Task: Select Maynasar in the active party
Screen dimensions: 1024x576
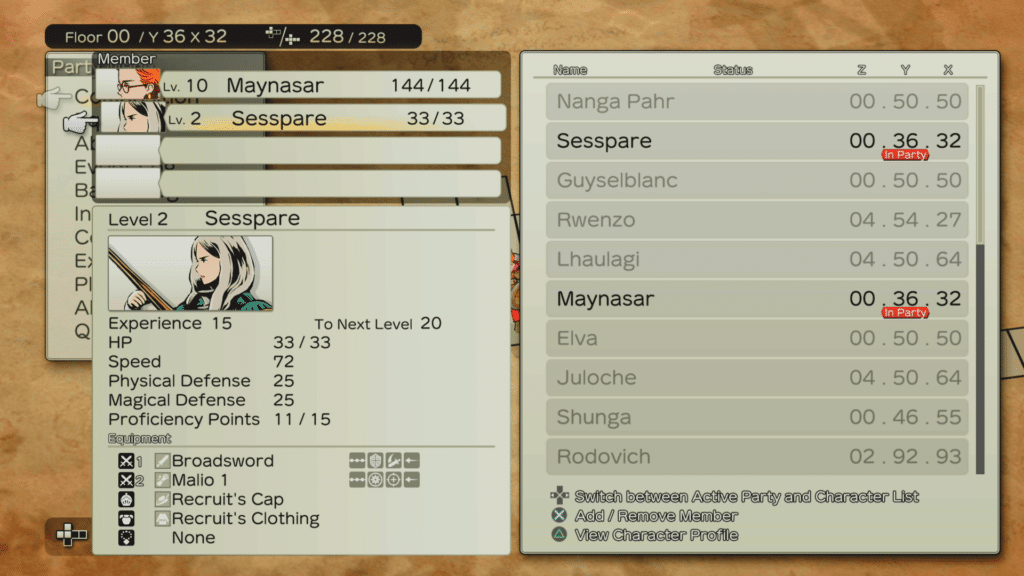Action: tap(300, 85)
